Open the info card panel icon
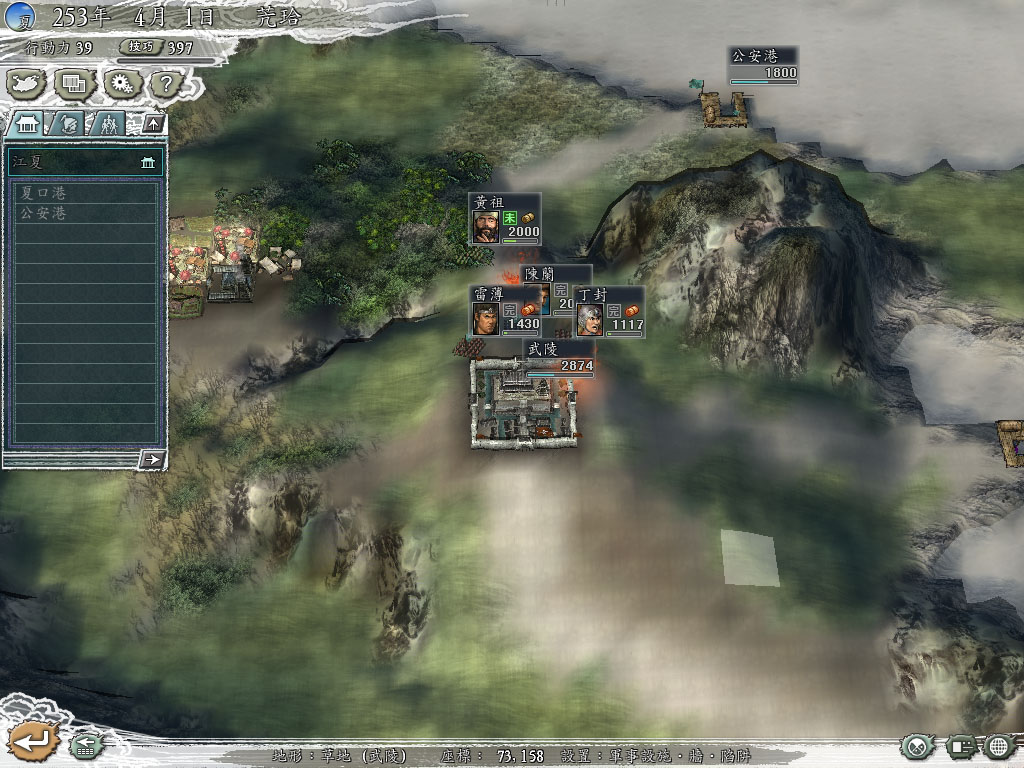The image size is (1024, 768). coord(961,746)
